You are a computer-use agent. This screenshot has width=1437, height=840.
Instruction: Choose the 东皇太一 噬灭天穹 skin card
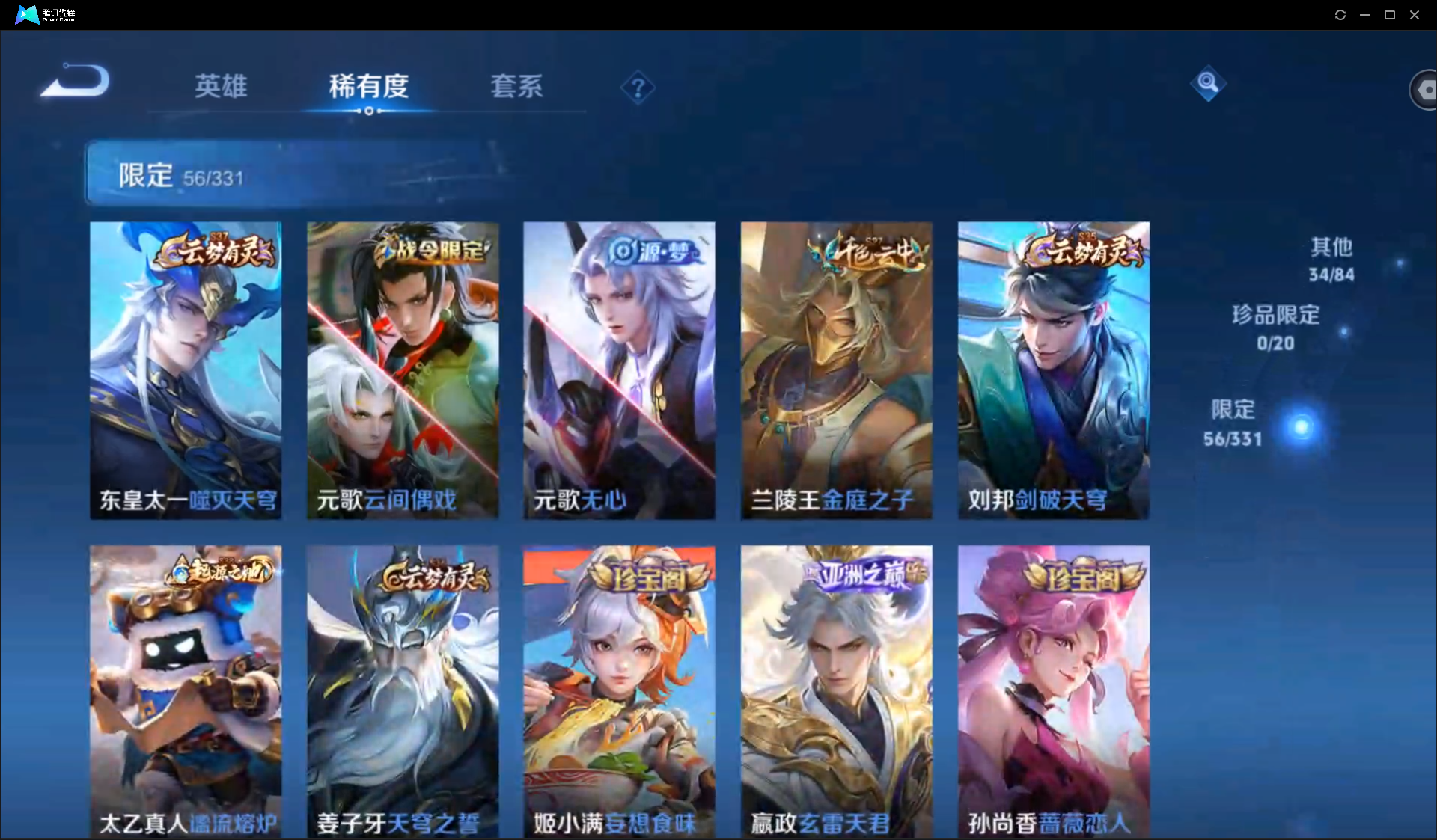pos(186,370)
